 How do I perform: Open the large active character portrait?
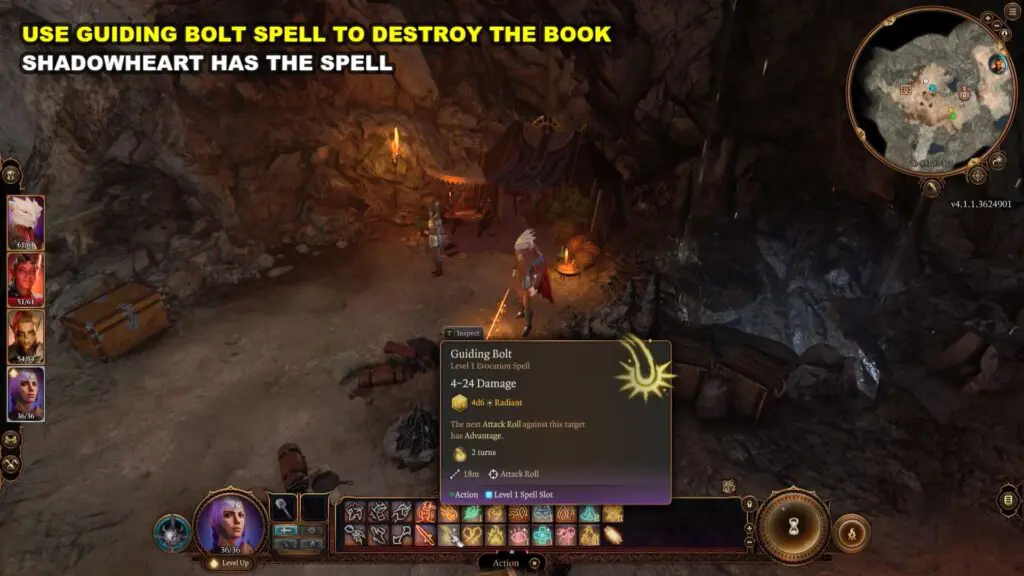[x=231, y=523]
